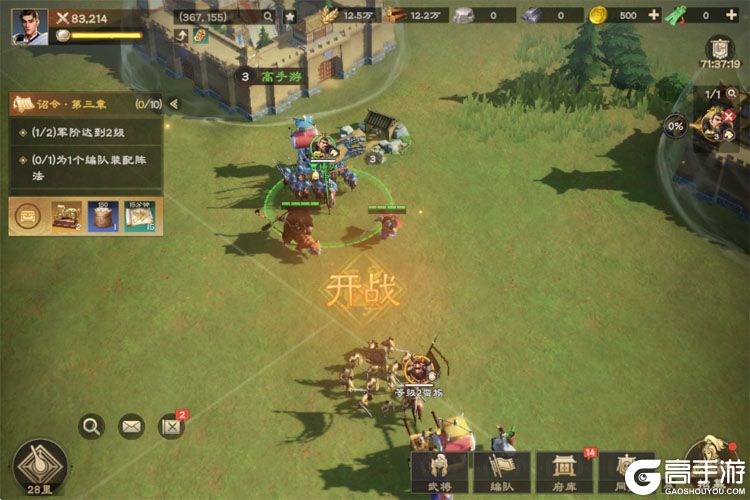Open the star favorites button
This screenshot has width=750, height=500.
pos(290,16)
